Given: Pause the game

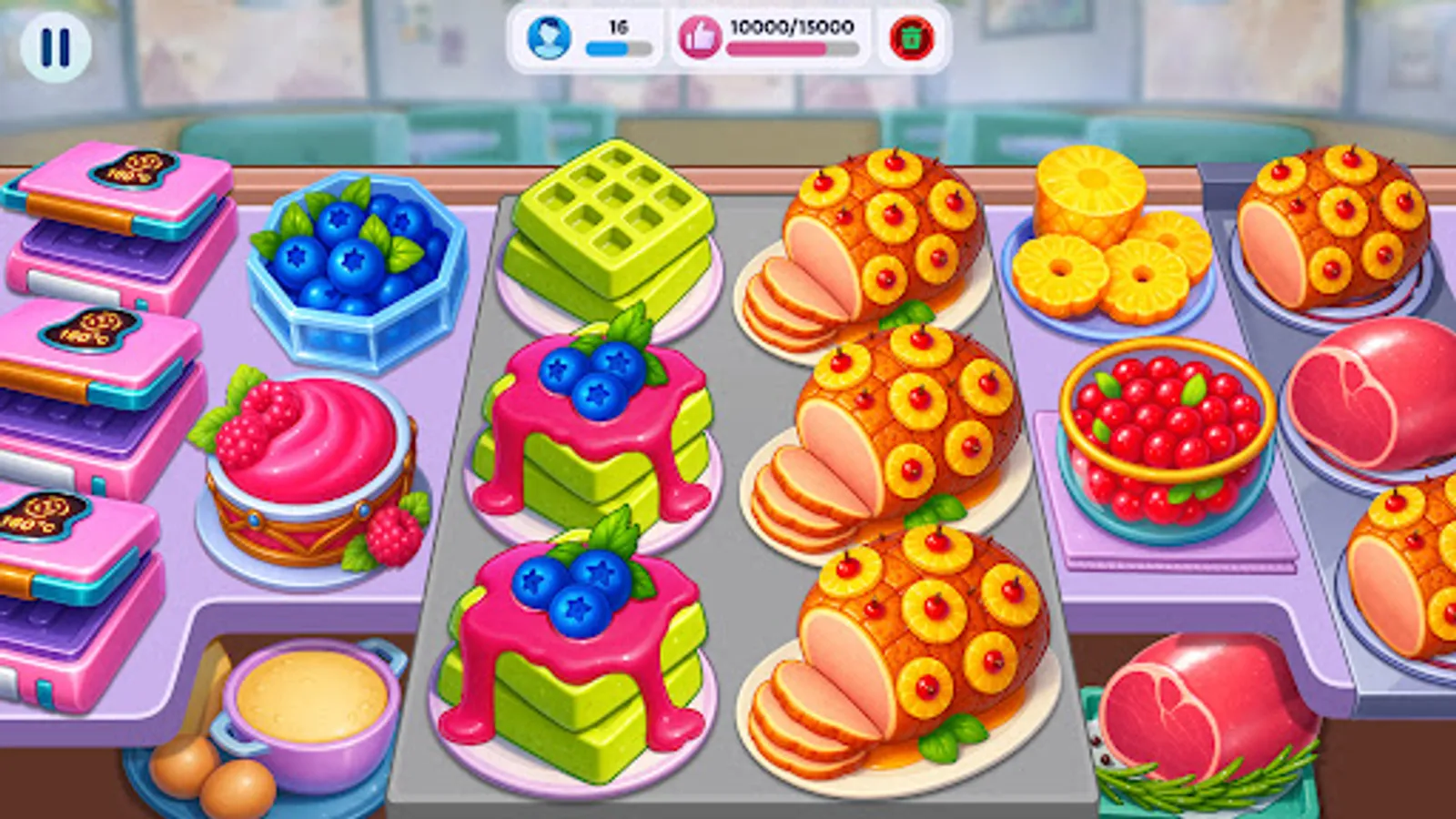Looking at the screenshot, I should point(55,45).
